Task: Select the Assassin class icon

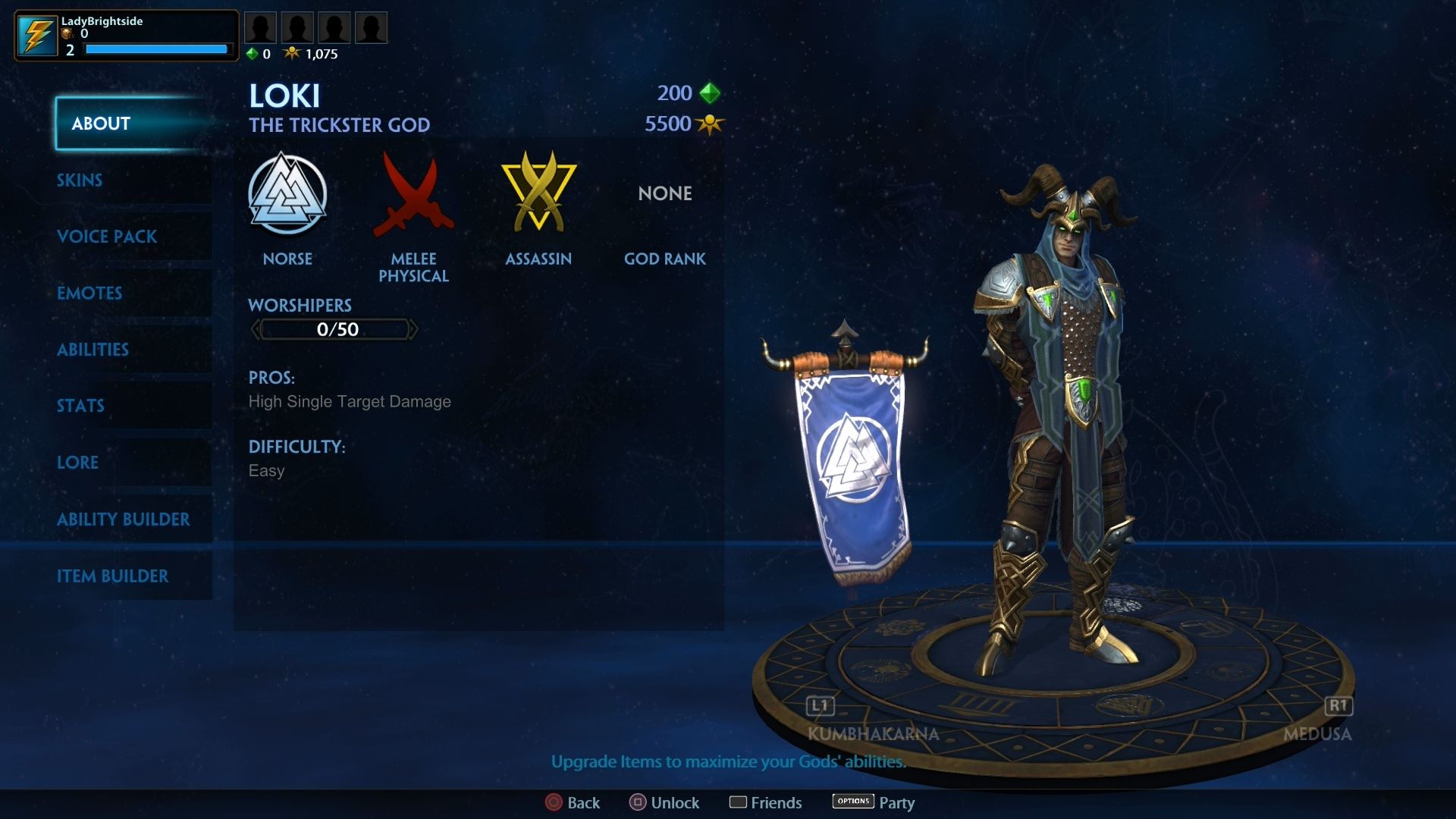Action: coord(538,193)
